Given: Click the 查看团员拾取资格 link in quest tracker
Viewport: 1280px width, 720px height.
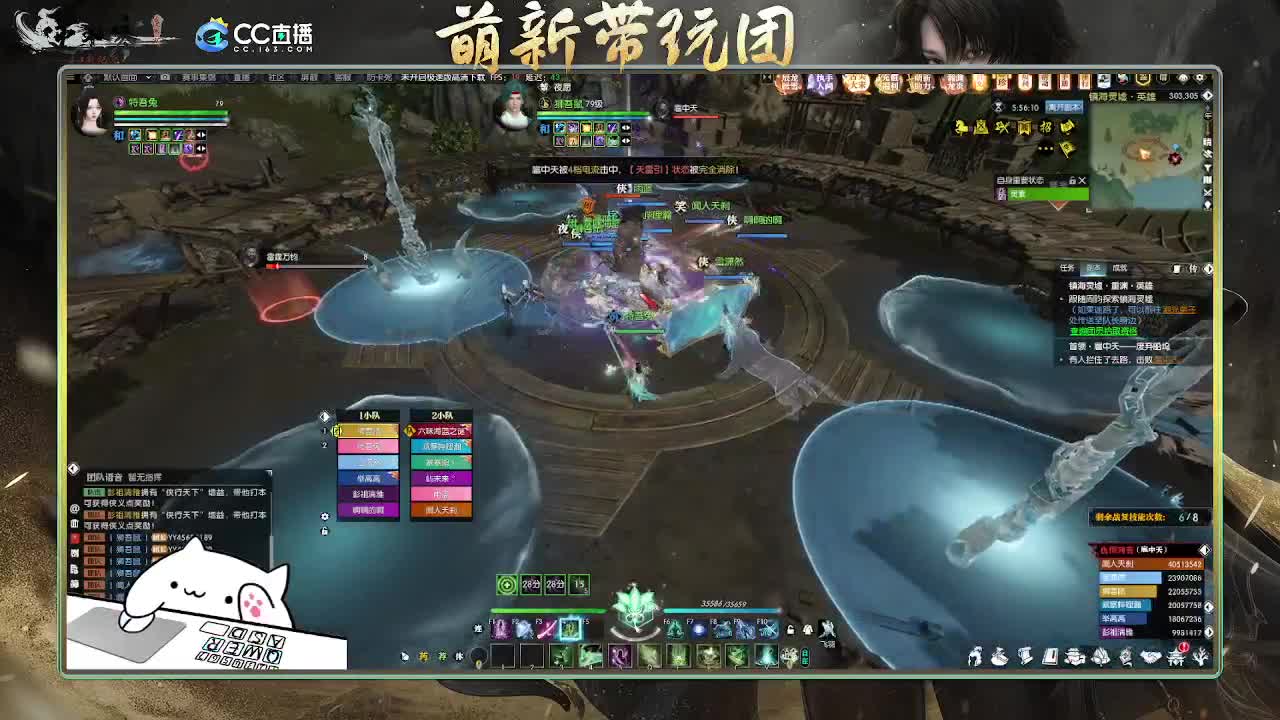Looking at the screenshot, I should [1103, 331].
